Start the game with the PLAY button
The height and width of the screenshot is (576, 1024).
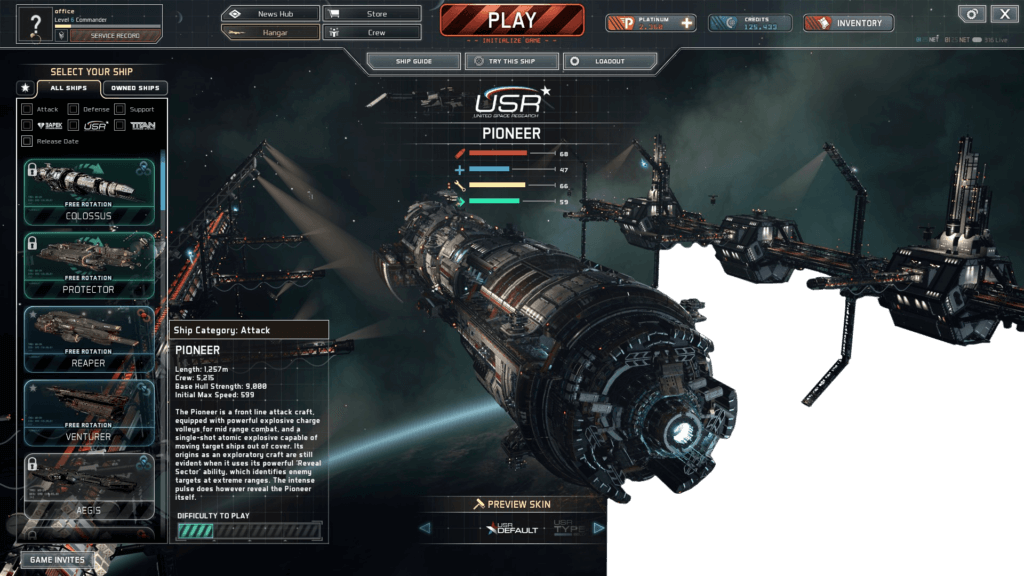(512, 20)
